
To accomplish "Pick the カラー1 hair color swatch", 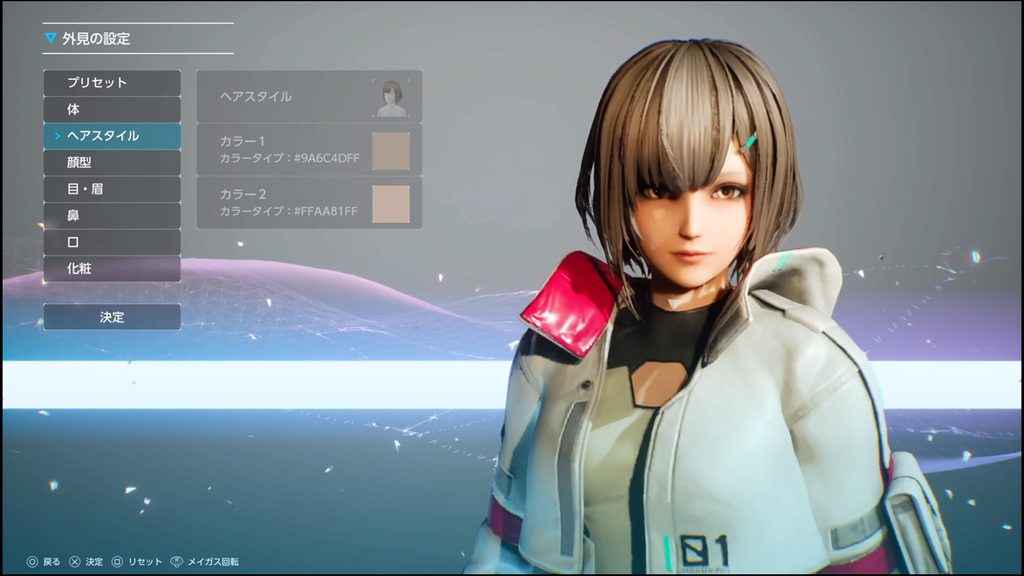I will (x=391, y=150).
